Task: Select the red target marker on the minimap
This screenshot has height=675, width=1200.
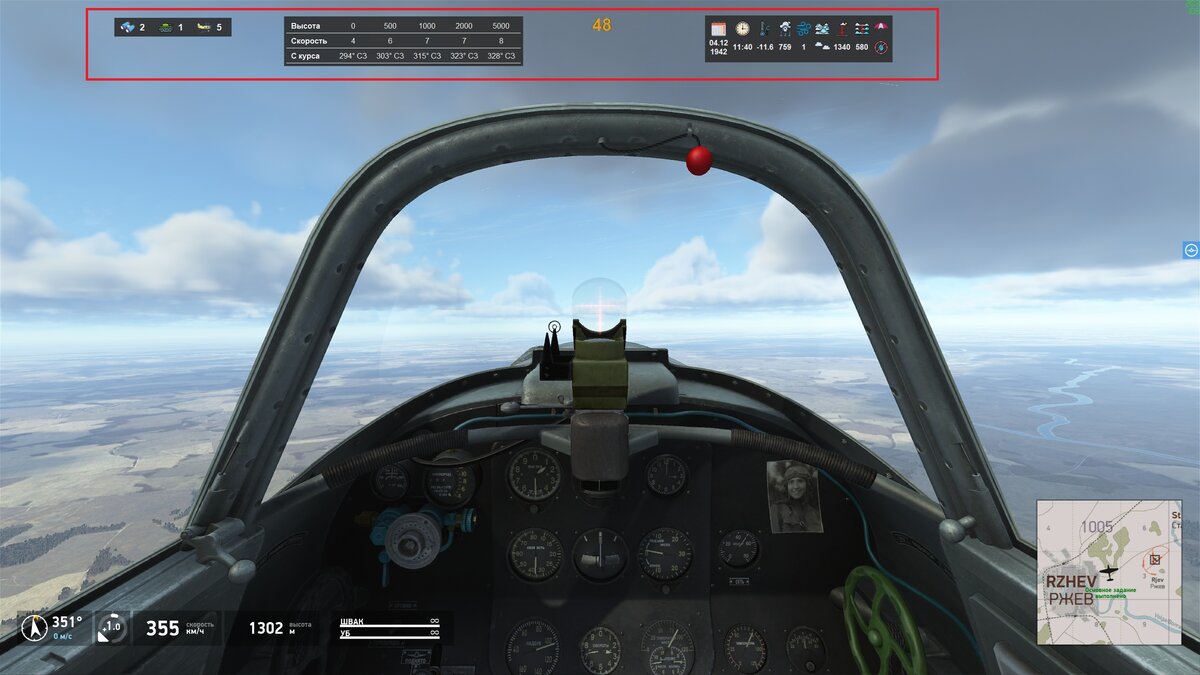Action: [x=1157, y=560]
